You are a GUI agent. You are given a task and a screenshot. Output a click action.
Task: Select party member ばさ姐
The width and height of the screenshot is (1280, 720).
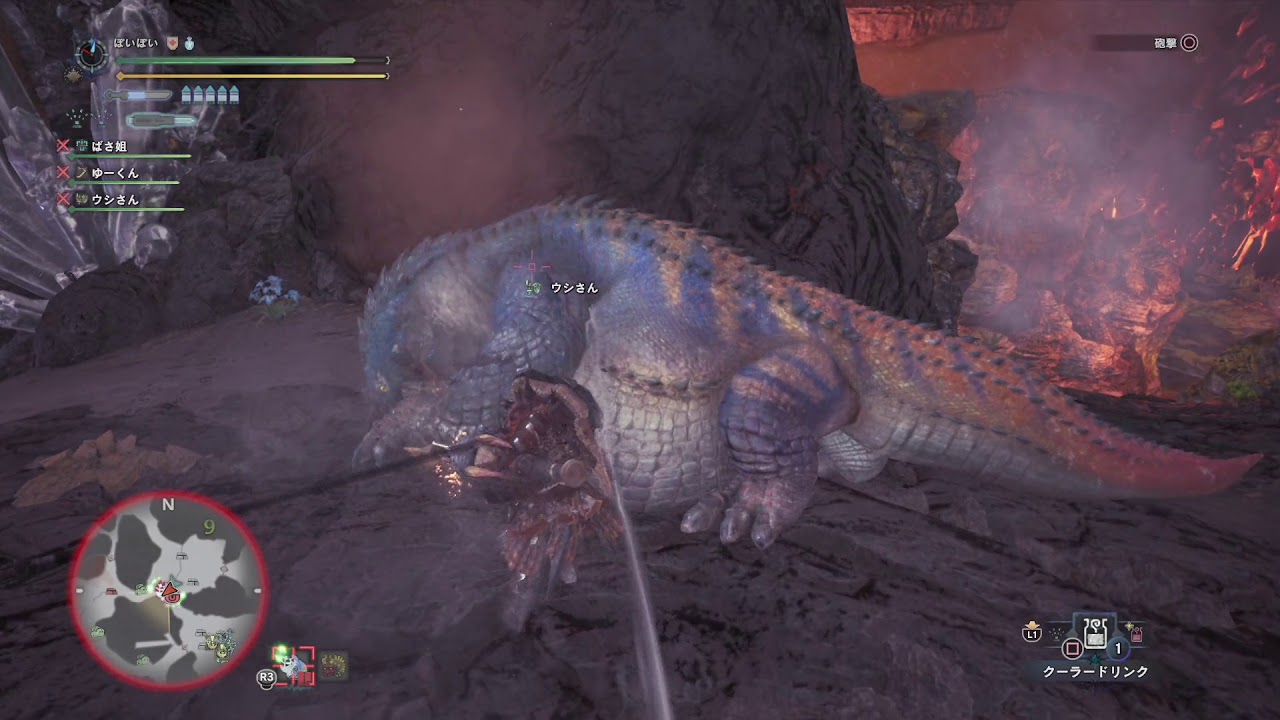pos(106,146)
